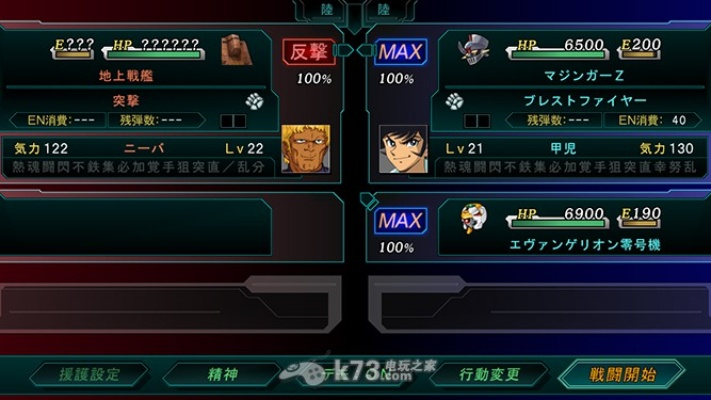The width and height of the screenshot is (711, 400).
Task: Start the battle with 戦闘開始
Action: pos(621,375)
